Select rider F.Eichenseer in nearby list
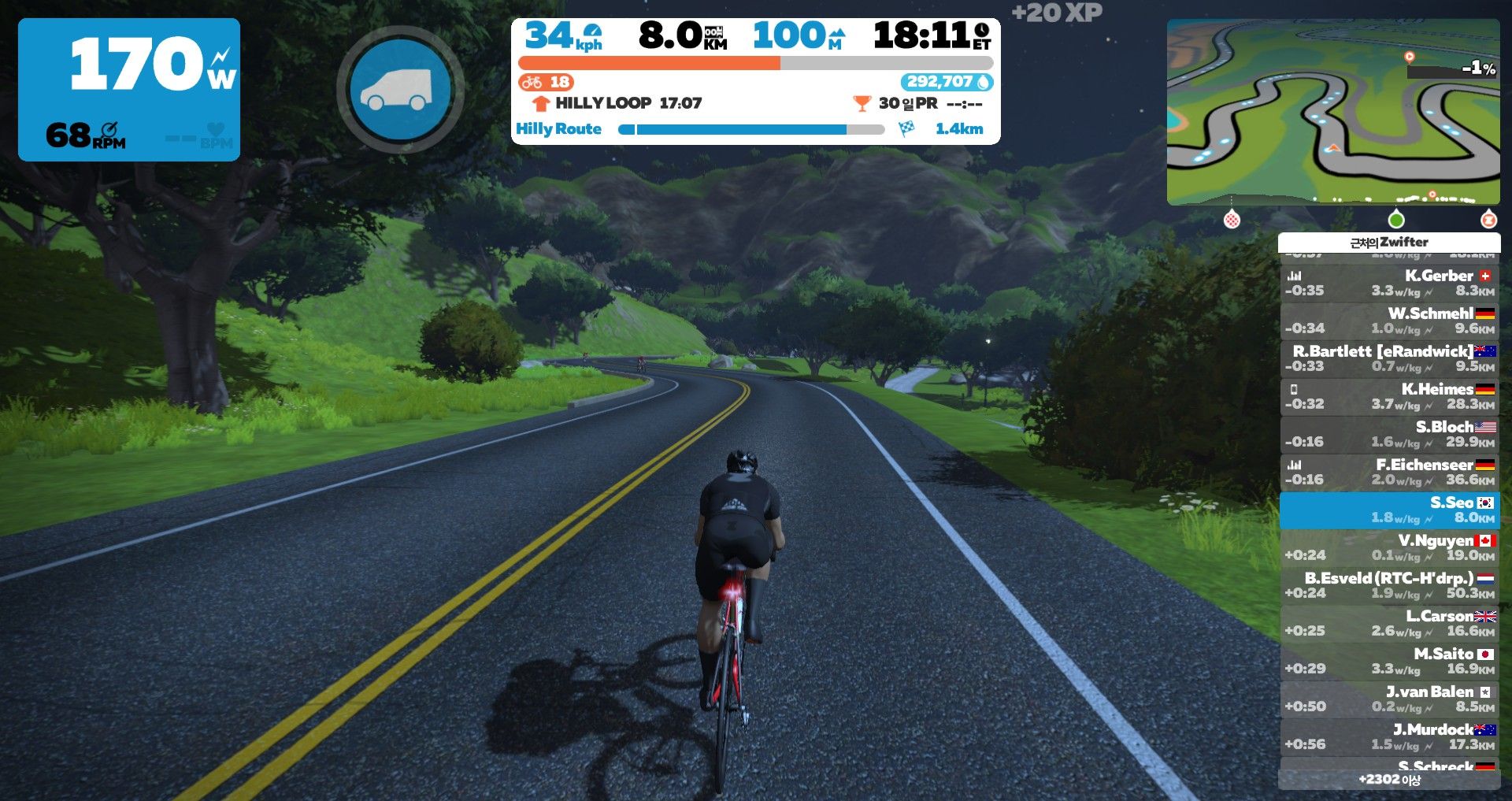The image size is (1512, 801). (1389, 472)
